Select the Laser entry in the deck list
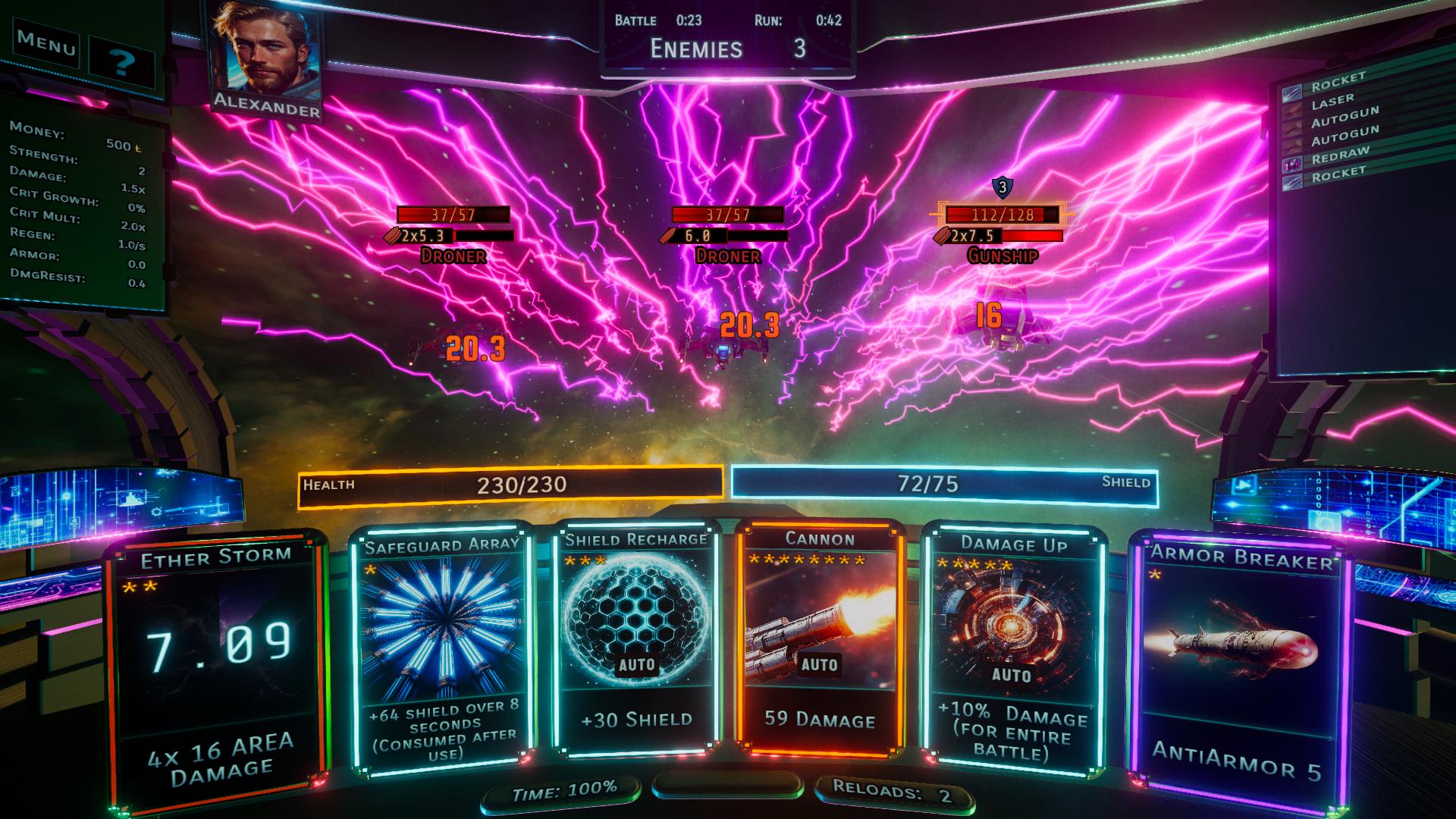The image size is (1456, 819). (x=1332, y=100)
